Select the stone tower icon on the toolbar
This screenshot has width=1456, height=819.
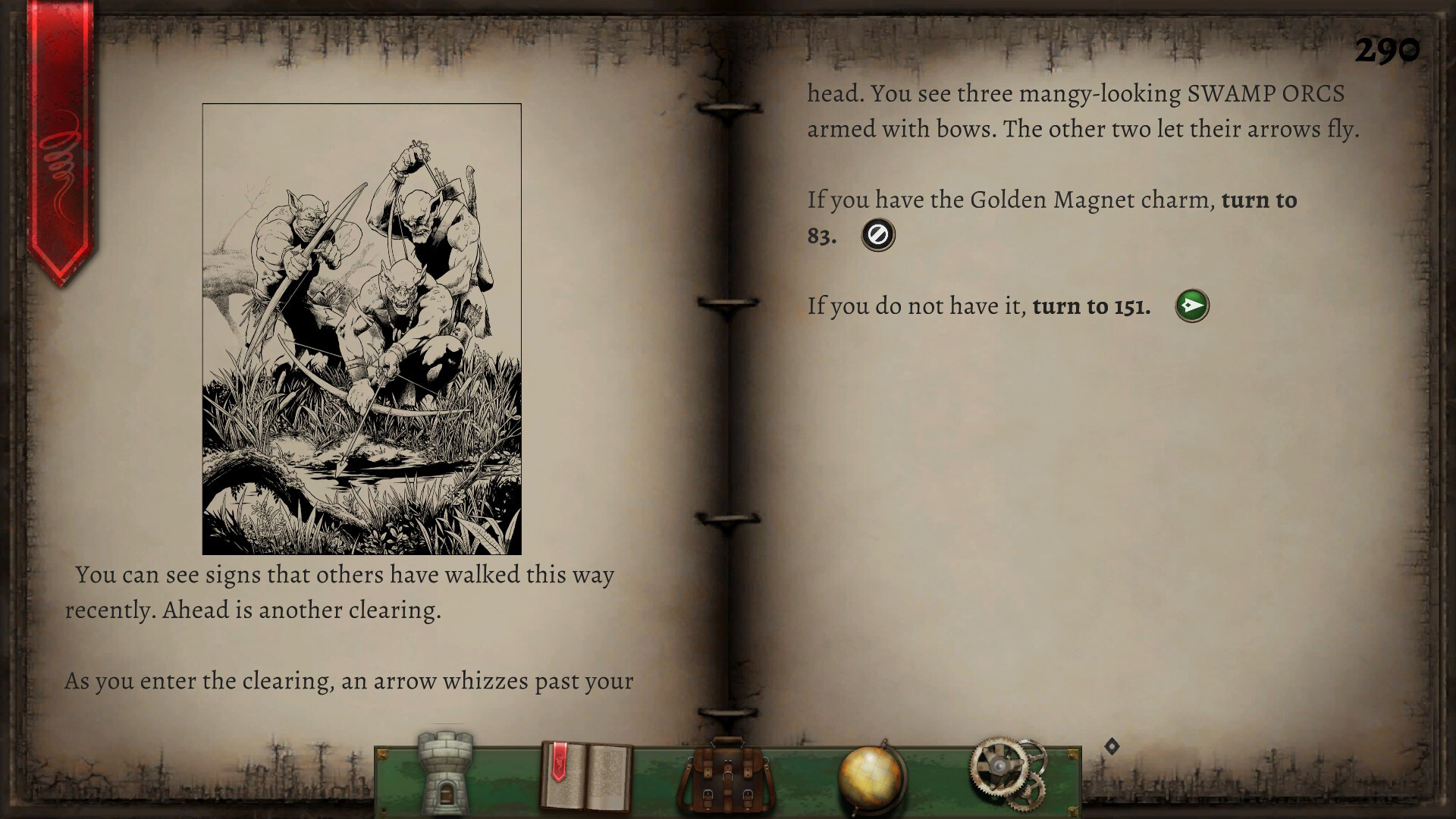point(444,775)
